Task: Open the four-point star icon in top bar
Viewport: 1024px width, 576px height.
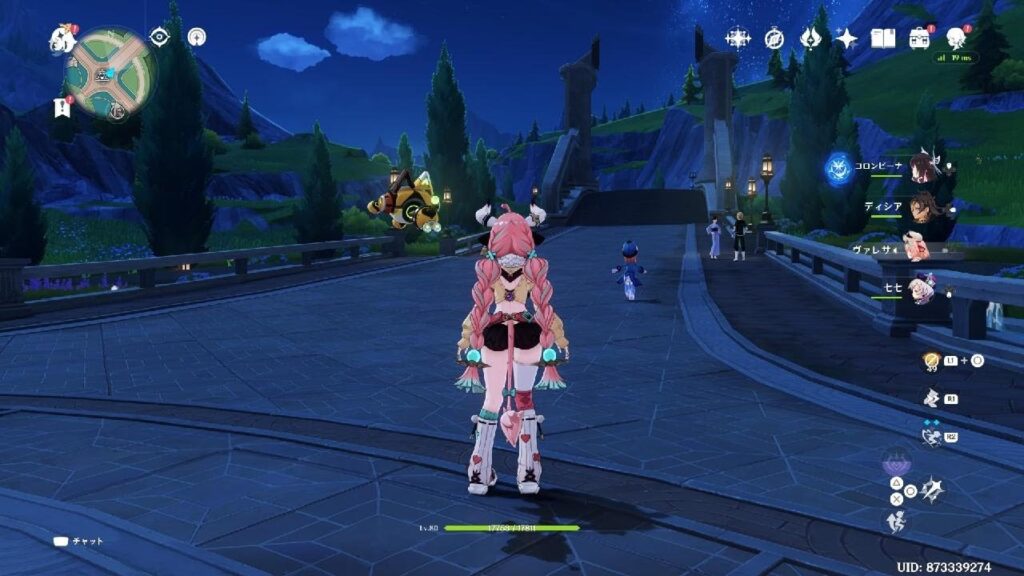Action: click(x=846, y=38)
